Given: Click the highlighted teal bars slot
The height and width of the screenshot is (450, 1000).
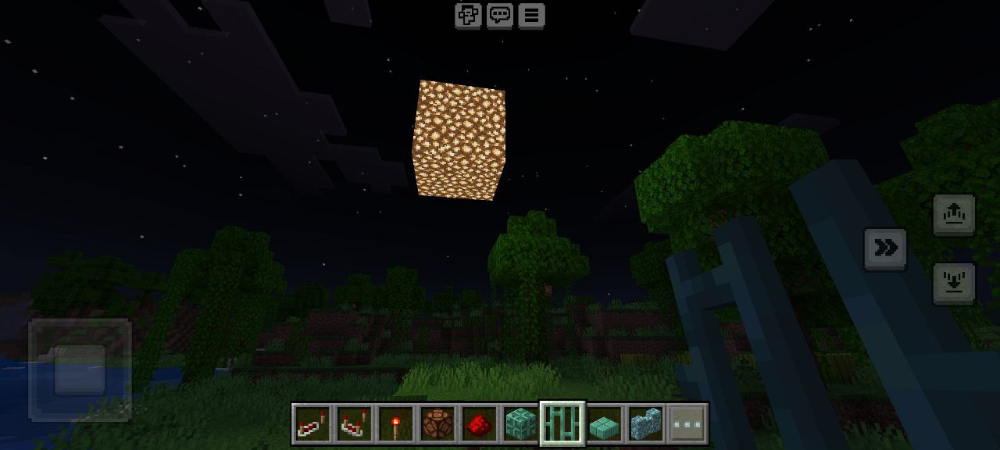Looking at the screenshot, I should point(562,424).
